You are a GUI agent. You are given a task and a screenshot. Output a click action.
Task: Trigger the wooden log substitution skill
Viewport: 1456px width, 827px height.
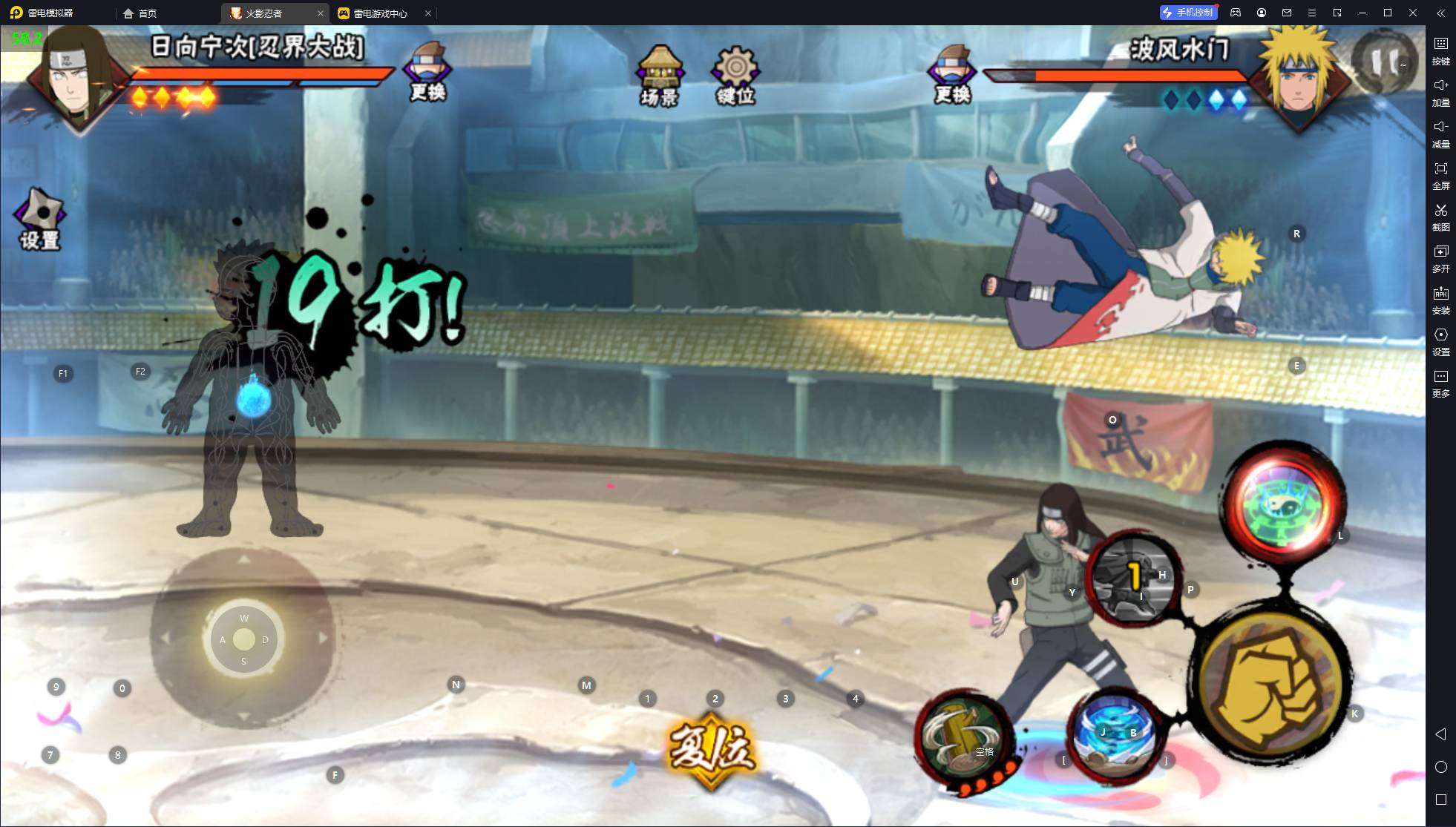pyautogui.click(x=963, y=739)
